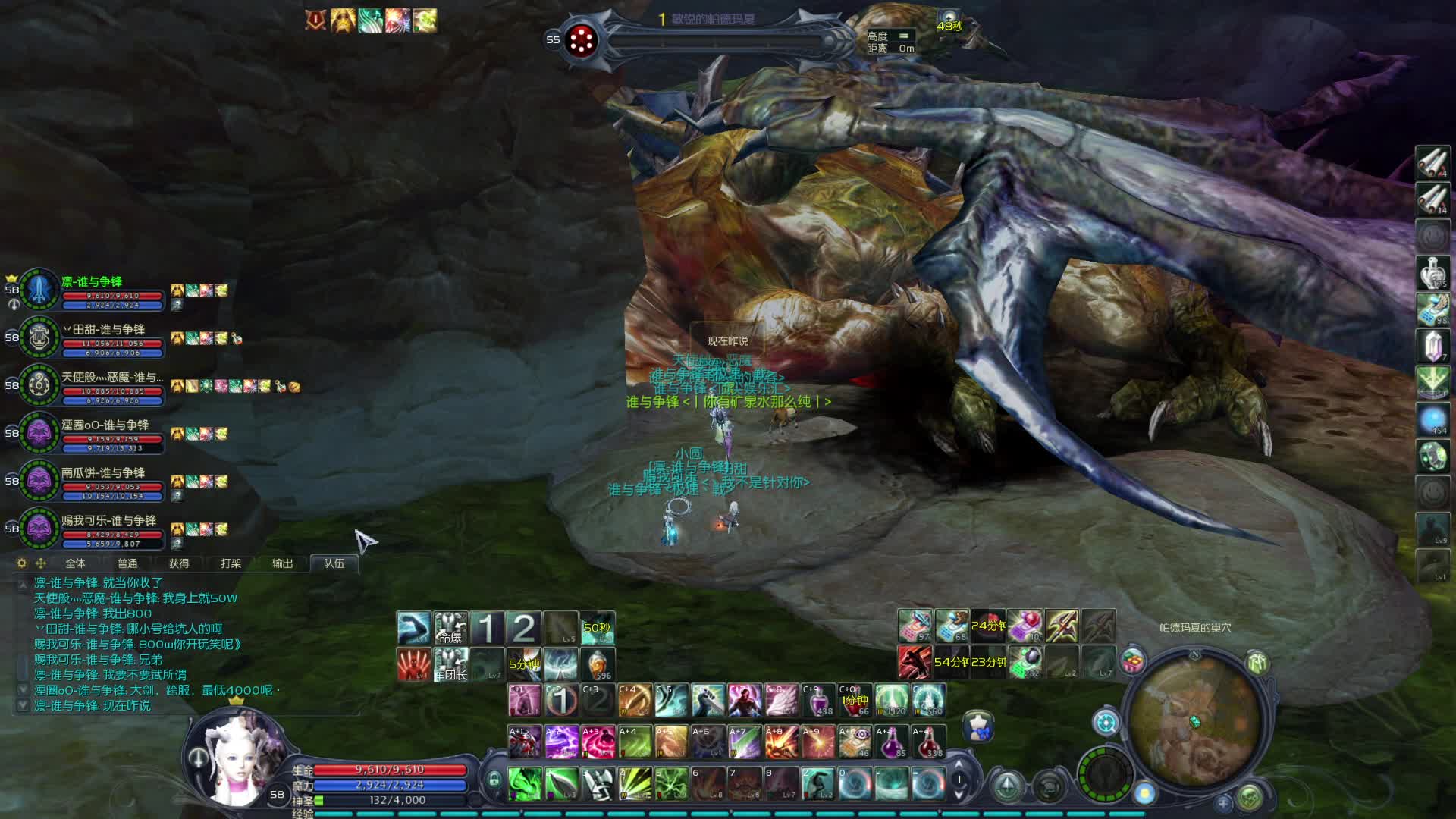The image size is (1456, 819).
Task: Use the purple potion with 438 count
Action: click(x=818, y=701)
